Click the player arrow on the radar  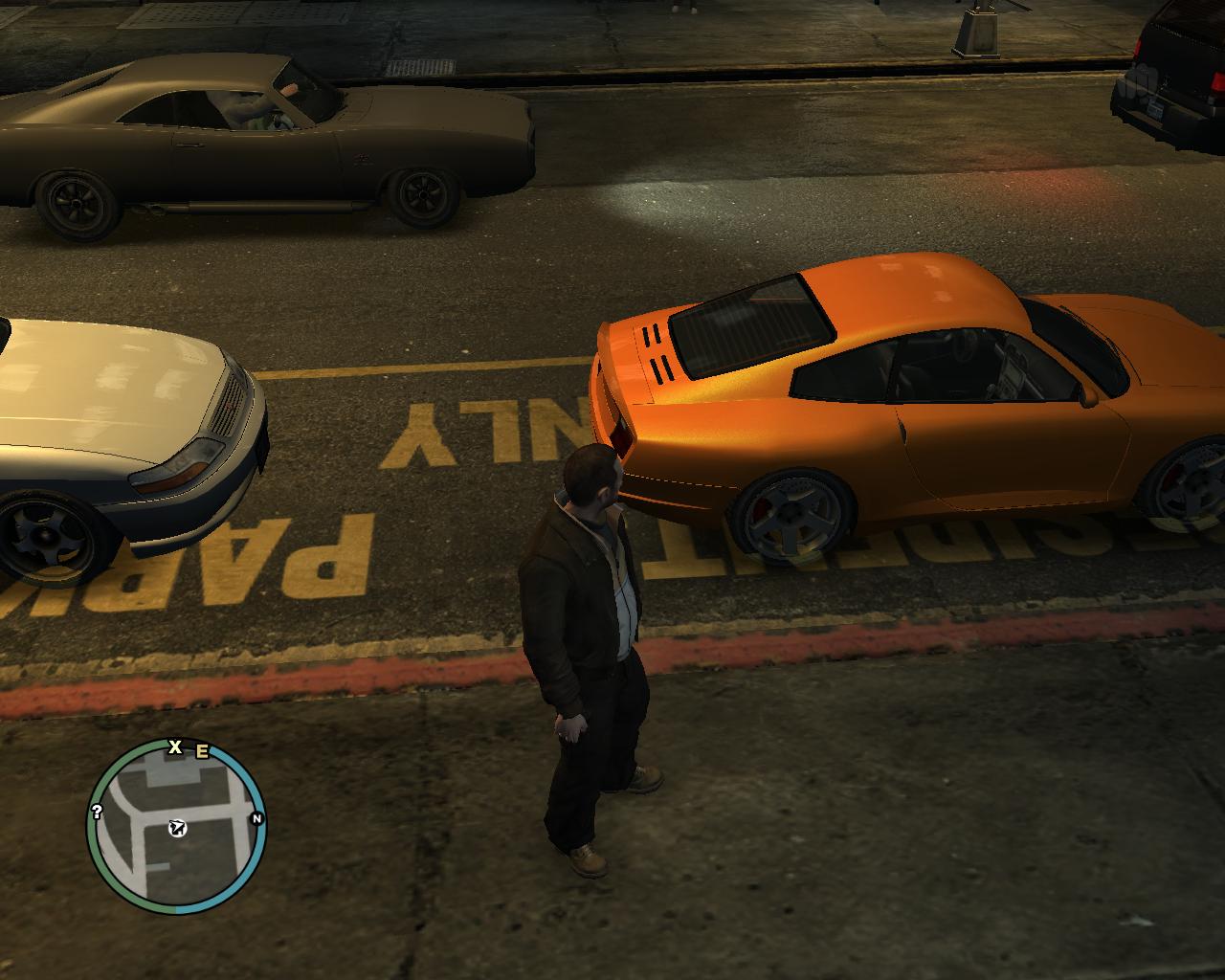coord(176,828)
